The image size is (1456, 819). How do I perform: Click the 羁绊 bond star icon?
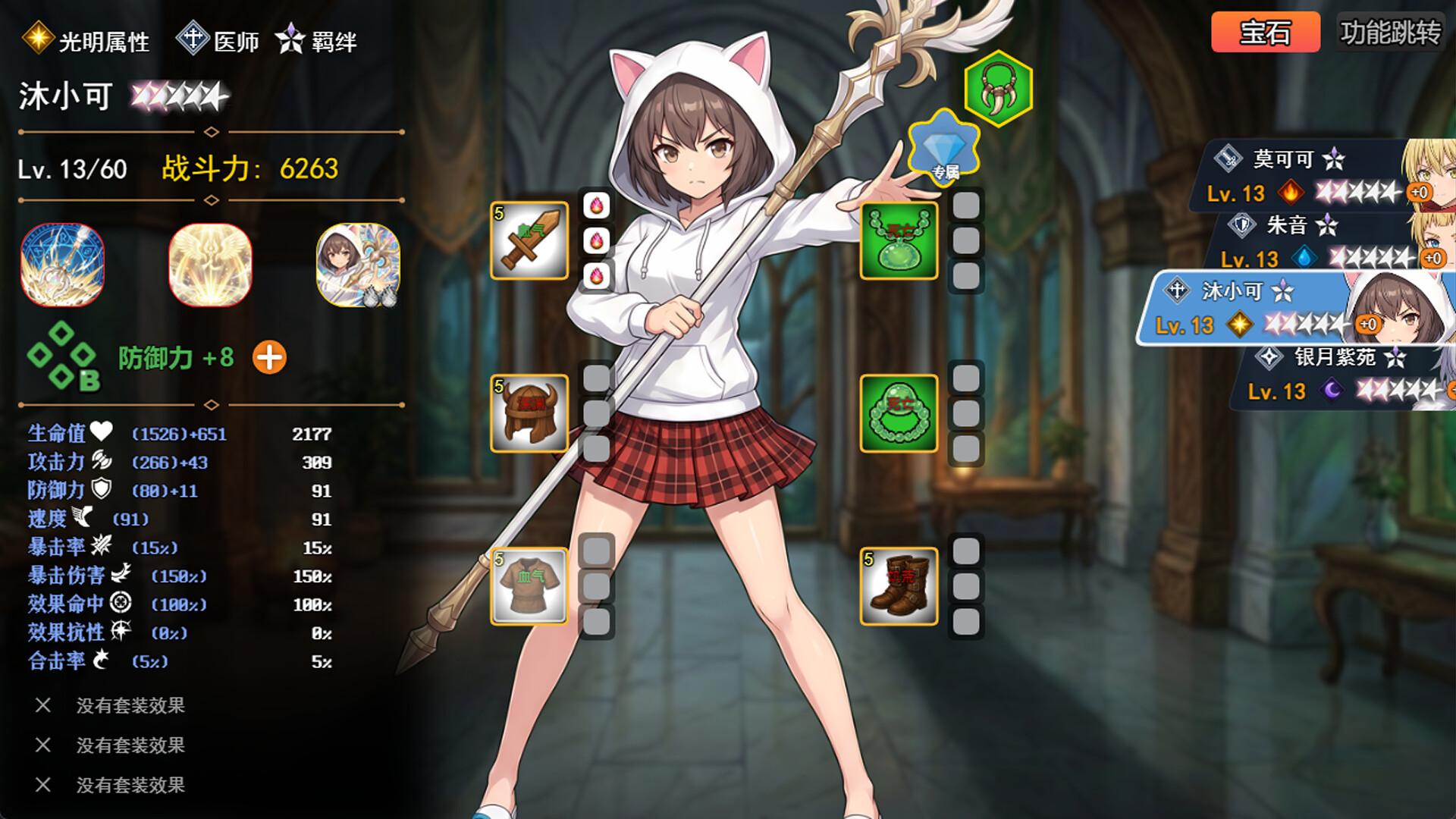tap(290, 36)
